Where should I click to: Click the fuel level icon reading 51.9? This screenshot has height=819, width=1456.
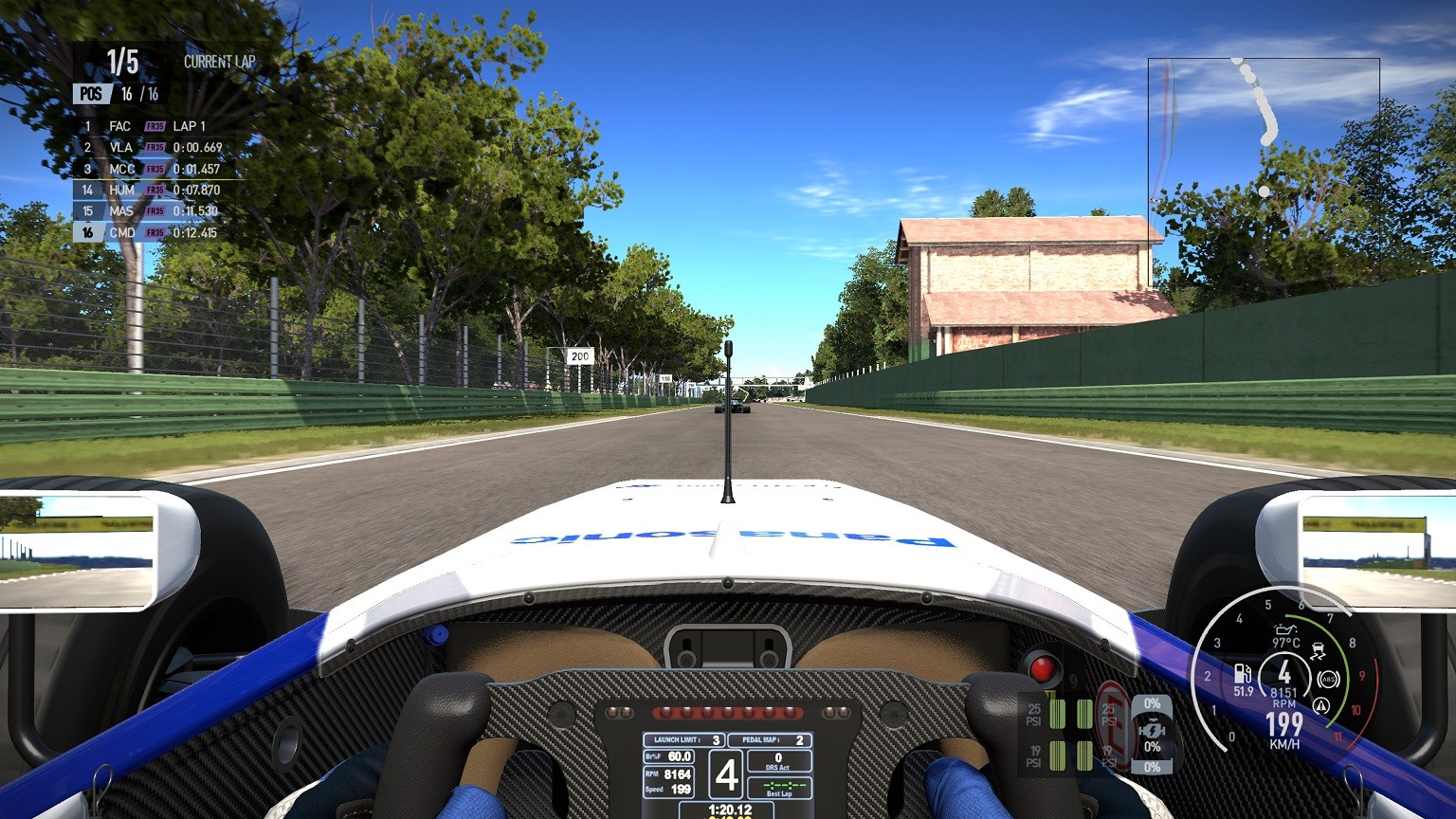click(1242, 676)
